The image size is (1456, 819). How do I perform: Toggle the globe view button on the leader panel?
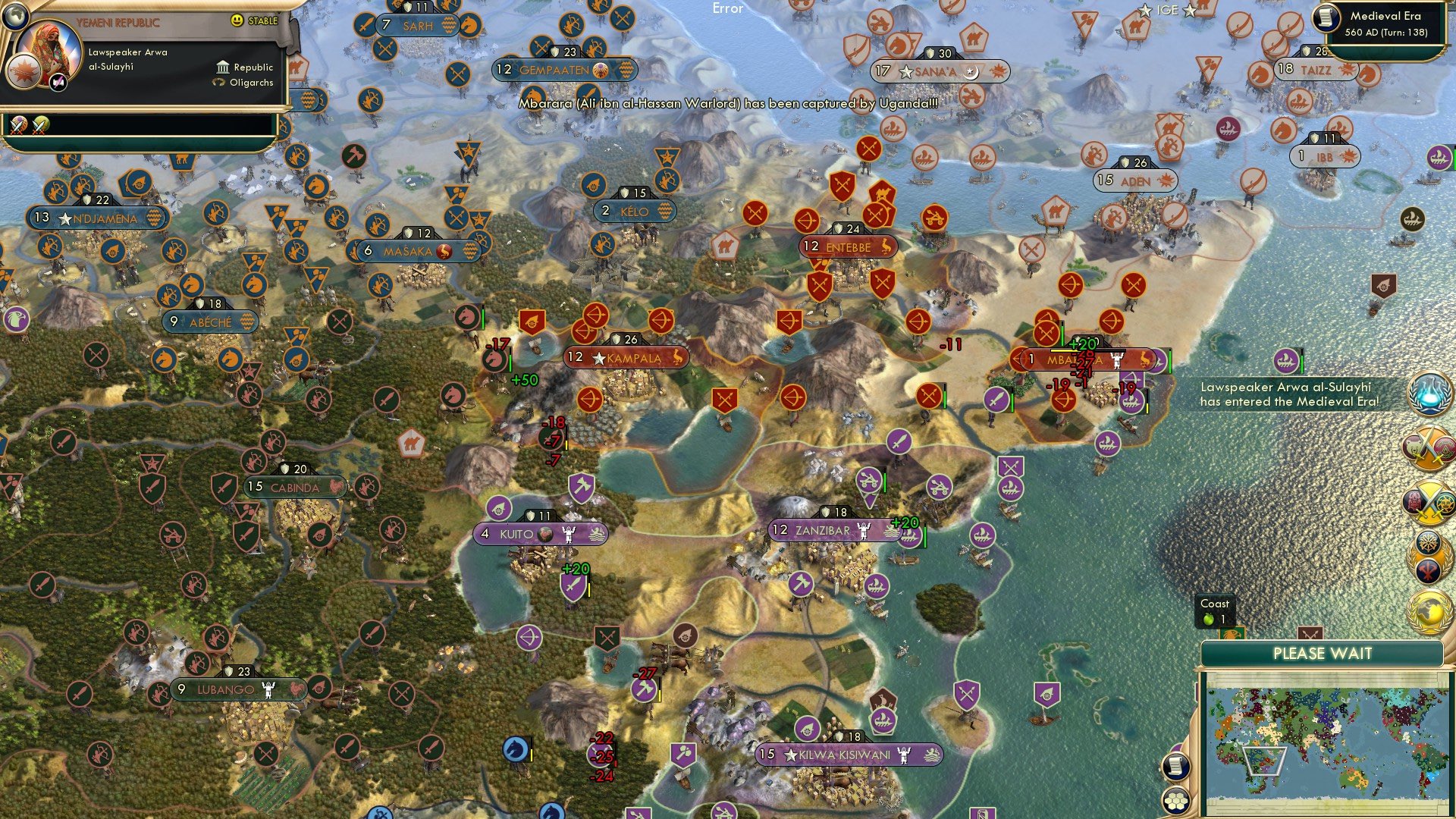[x=15, y=14]
